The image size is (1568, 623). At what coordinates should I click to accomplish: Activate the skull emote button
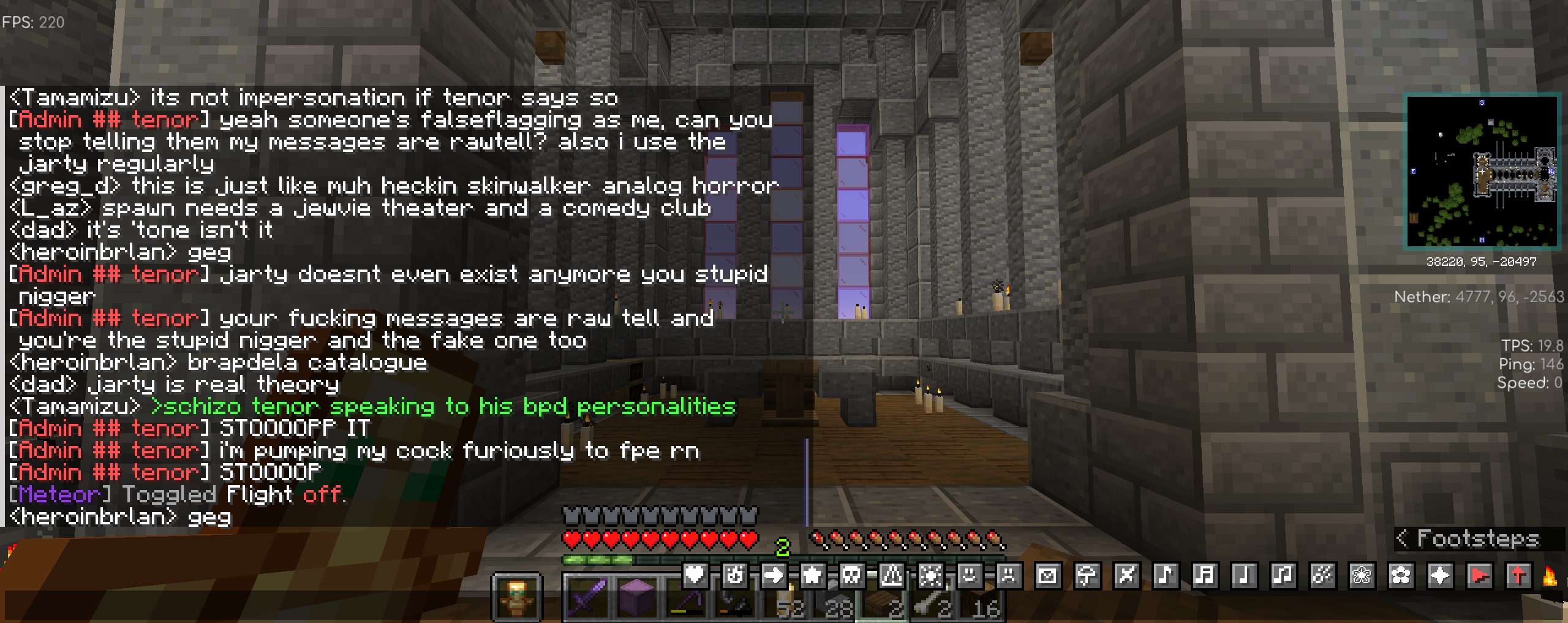[852, 575]
